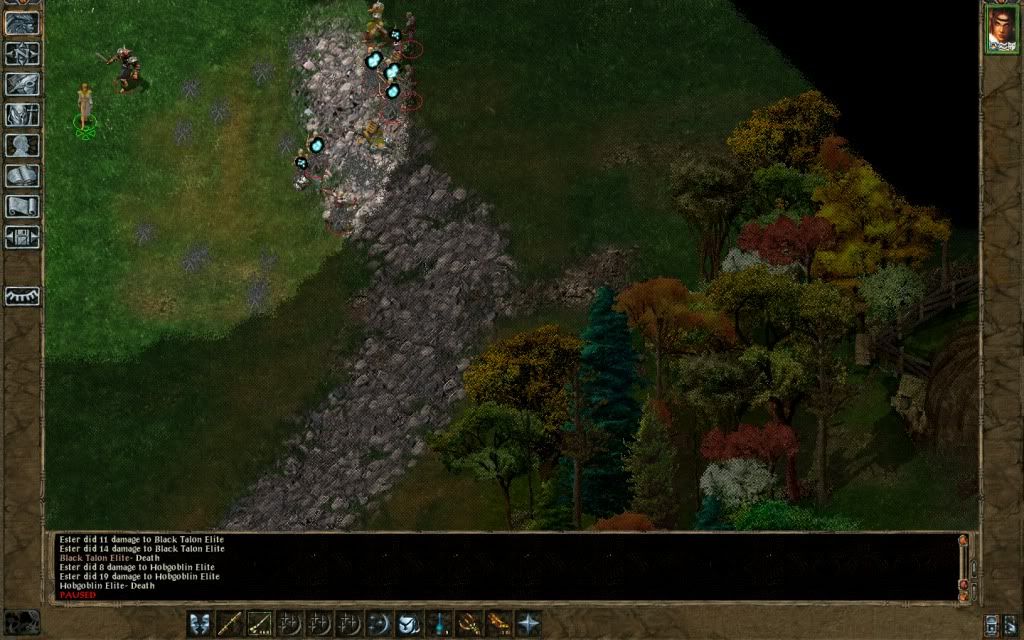
Task: Use the blue potion quick item
Action: 439,624
